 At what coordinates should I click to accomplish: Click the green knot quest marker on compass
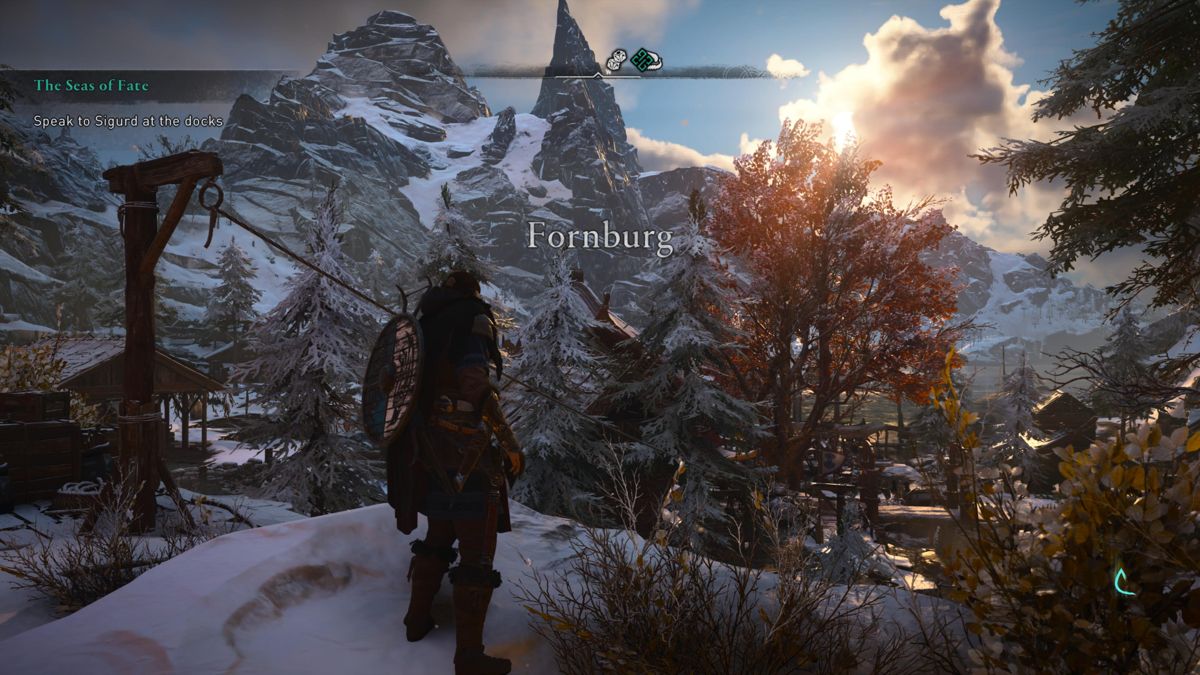[x=641, y=60]
